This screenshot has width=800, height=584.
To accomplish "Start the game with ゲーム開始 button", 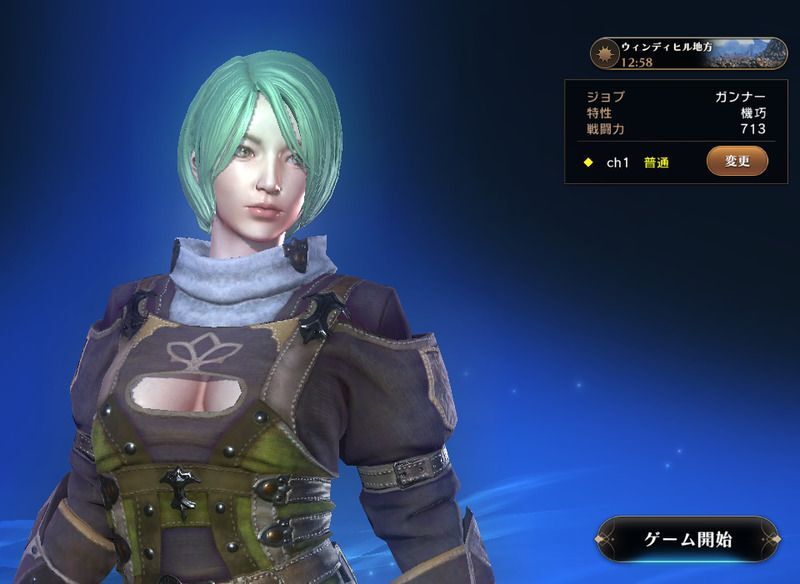I will tap(688, 539).
